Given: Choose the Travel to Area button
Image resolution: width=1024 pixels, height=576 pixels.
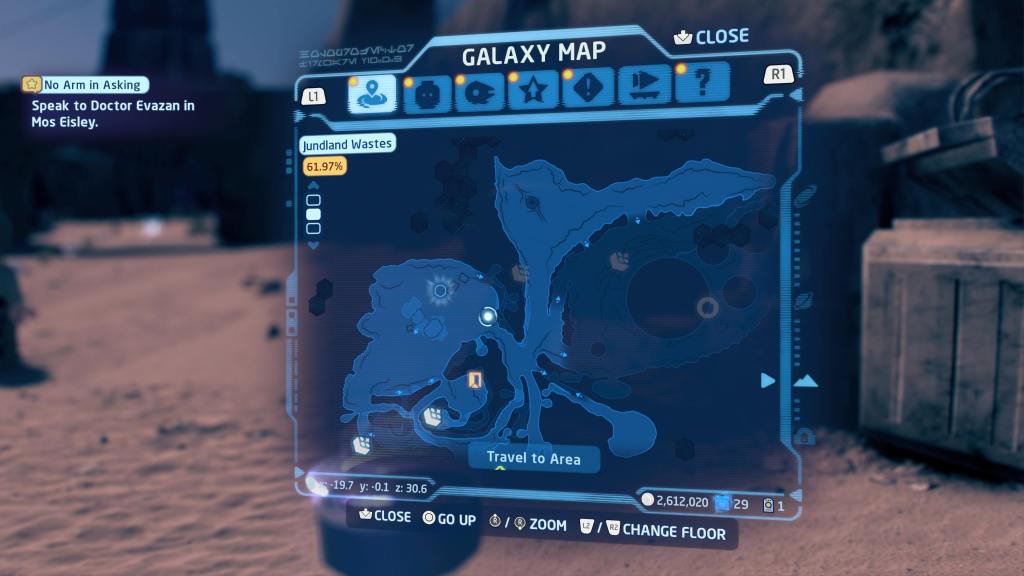Looking at the screenshot, I should [x=533, y=458].
